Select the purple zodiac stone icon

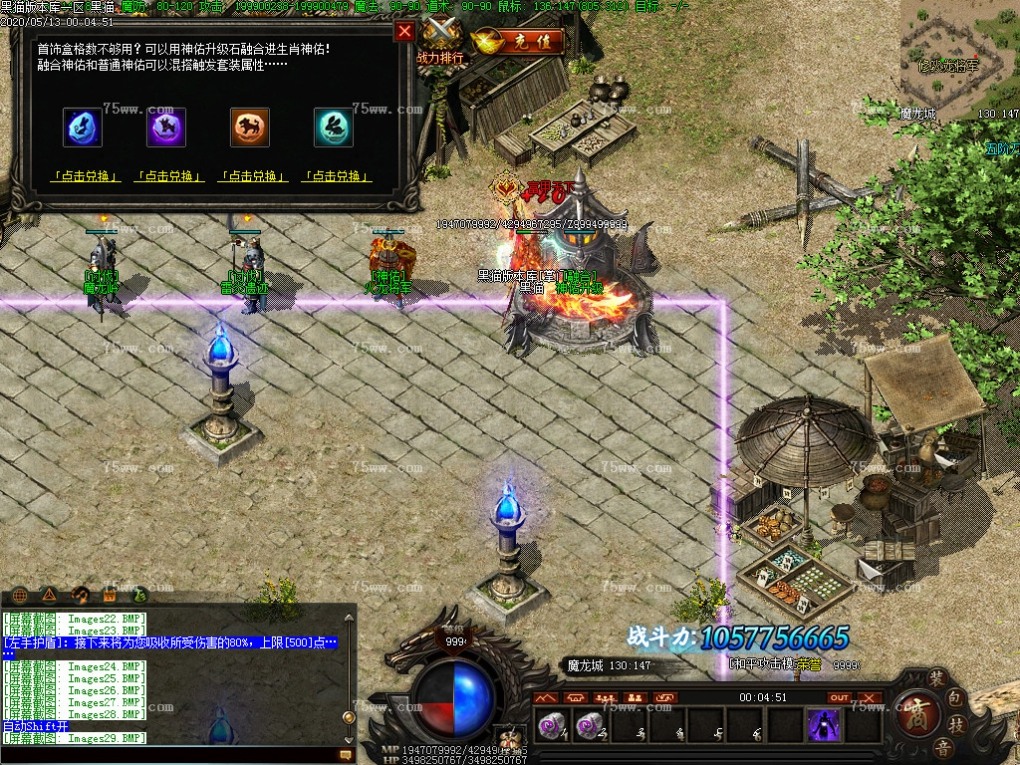[167, 128]
